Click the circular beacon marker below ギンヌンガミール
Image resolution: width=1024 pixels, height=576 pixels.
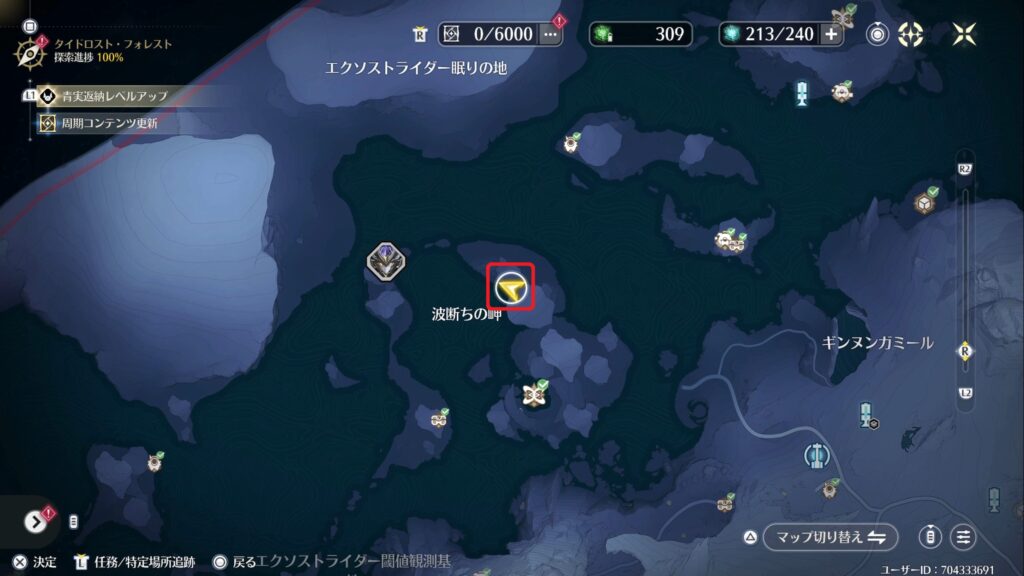pos(817,456)
